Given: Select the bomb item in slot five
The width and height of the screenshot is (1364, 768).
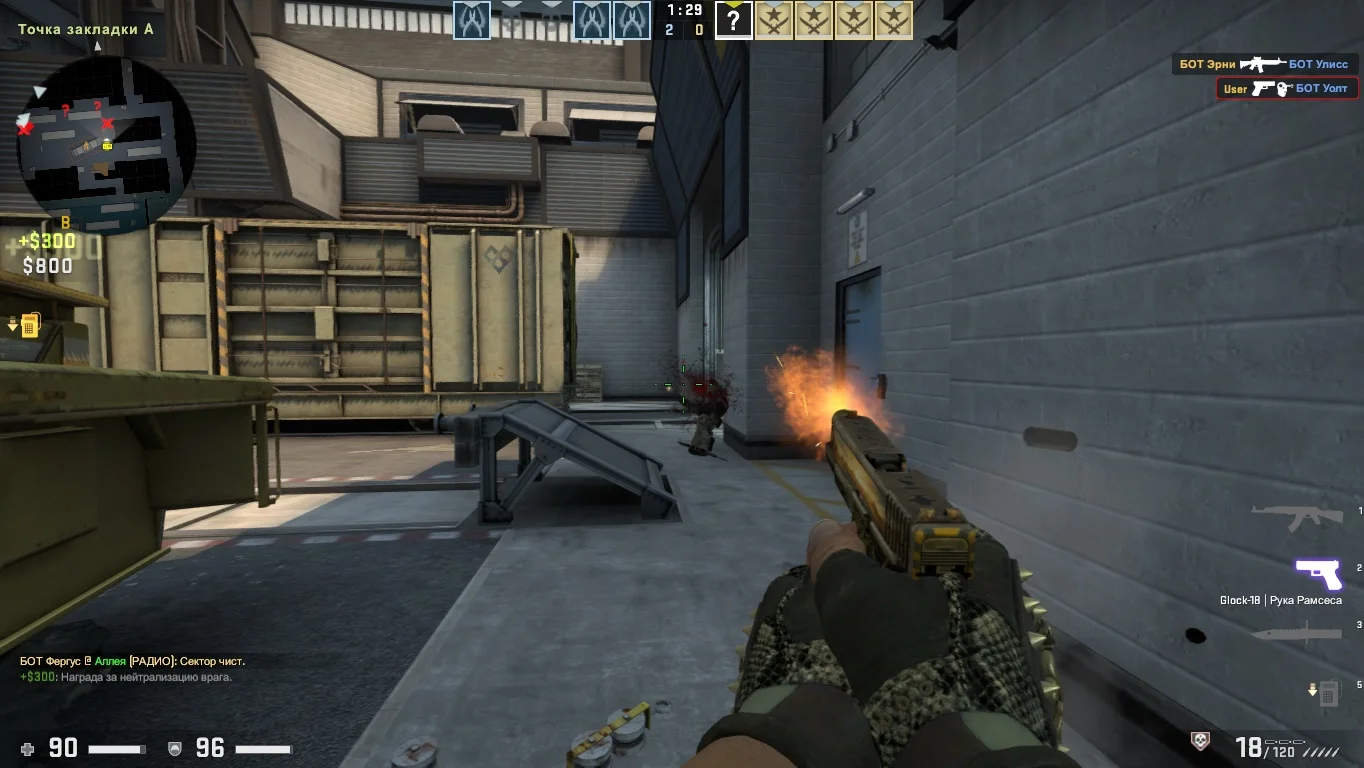Looking at the screenshot, I should click(x=1326, y=692).
